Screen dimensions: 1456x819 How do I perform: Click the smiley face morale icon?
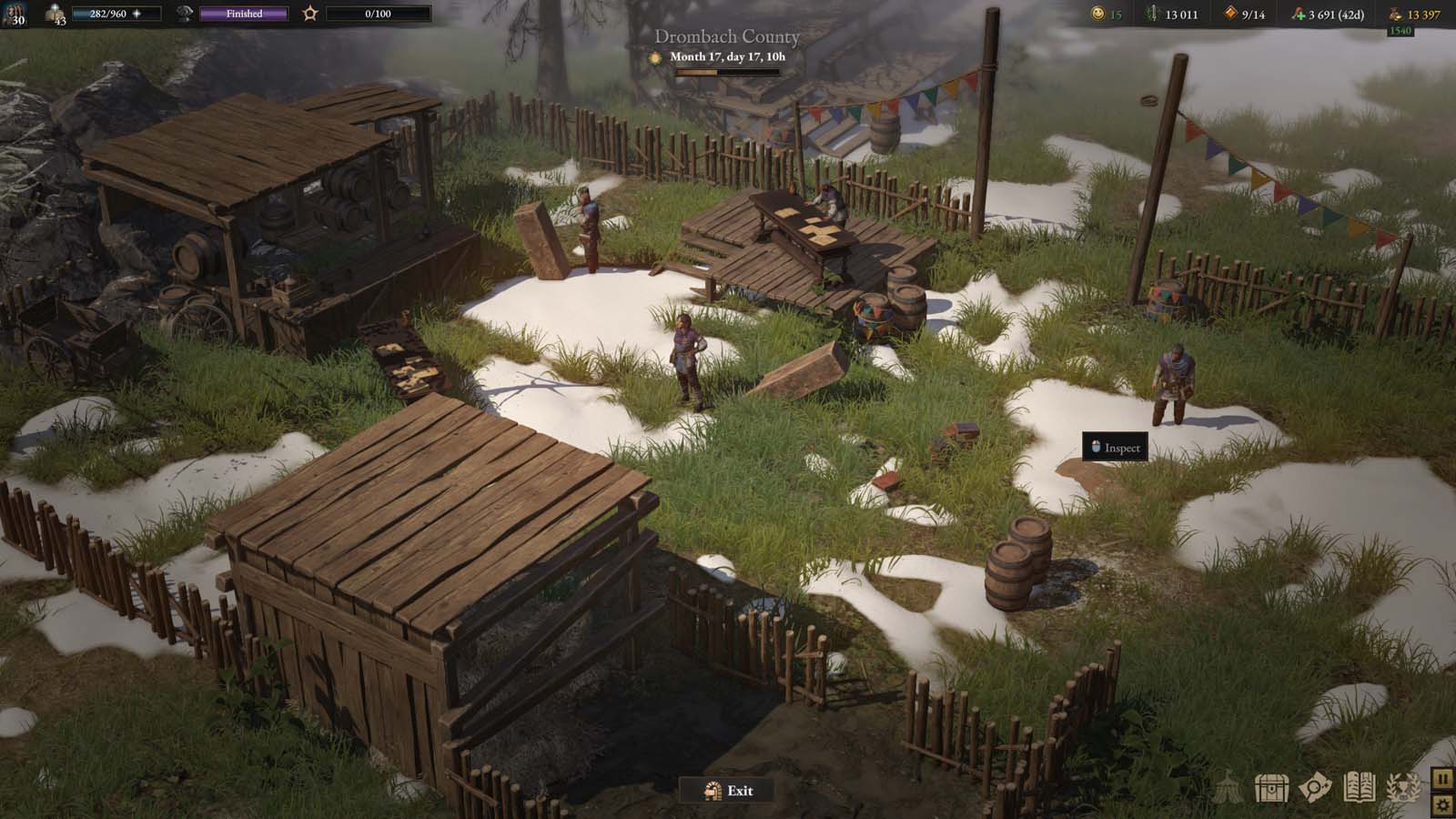(1098, 14)
